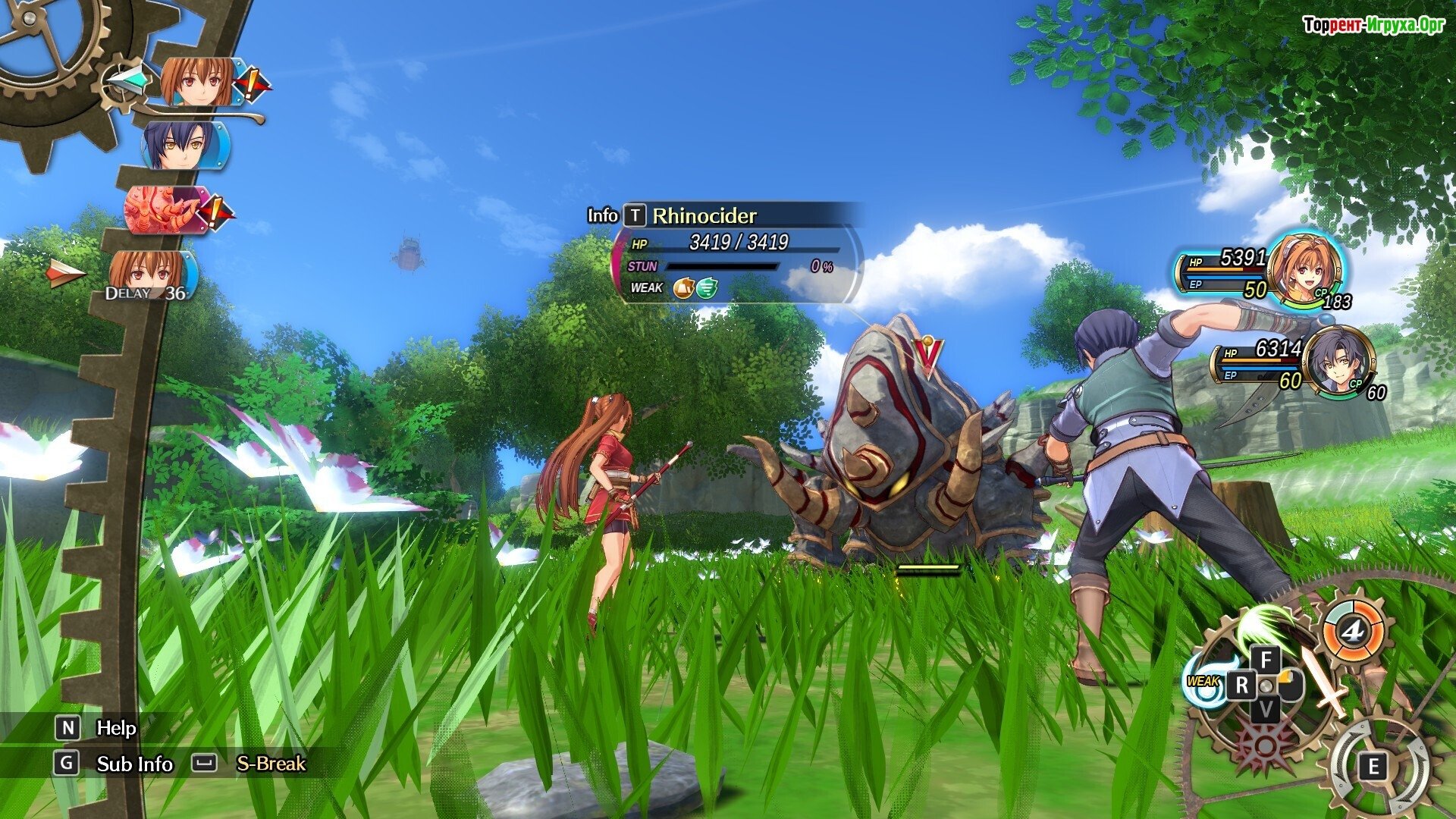
Task: Inspect the brown earth weakness icon
Action: [683, 288]
